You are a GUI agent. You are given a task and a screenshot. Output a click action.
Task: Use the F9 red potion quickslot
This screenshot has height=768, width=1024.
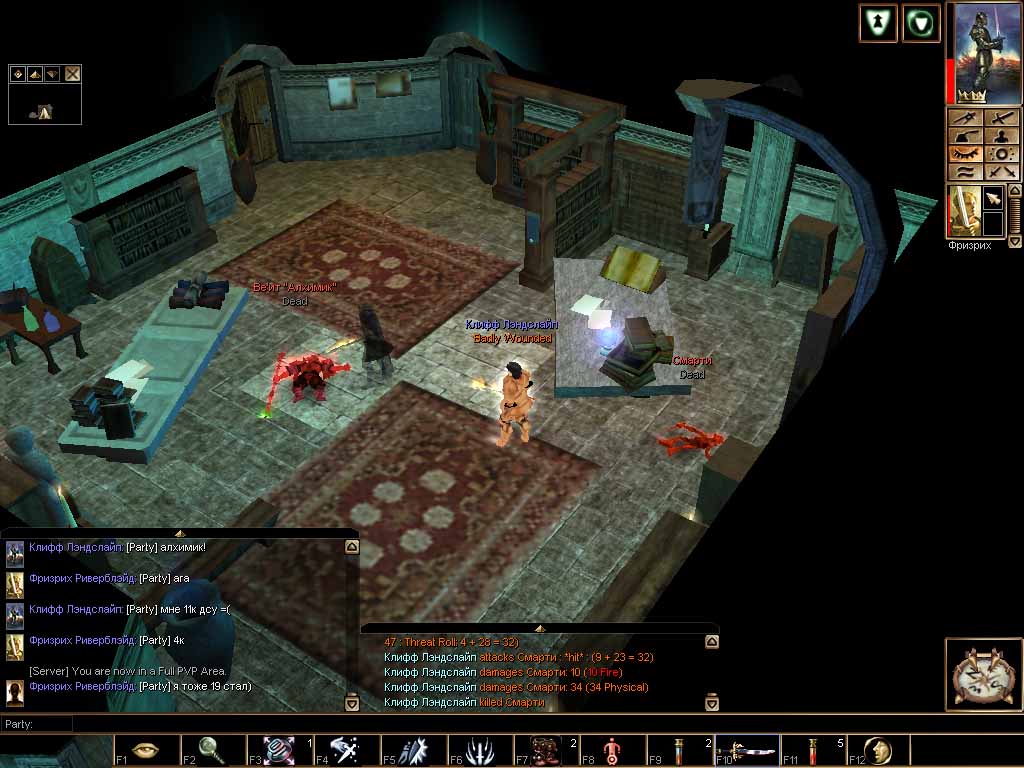click(679, 750)
